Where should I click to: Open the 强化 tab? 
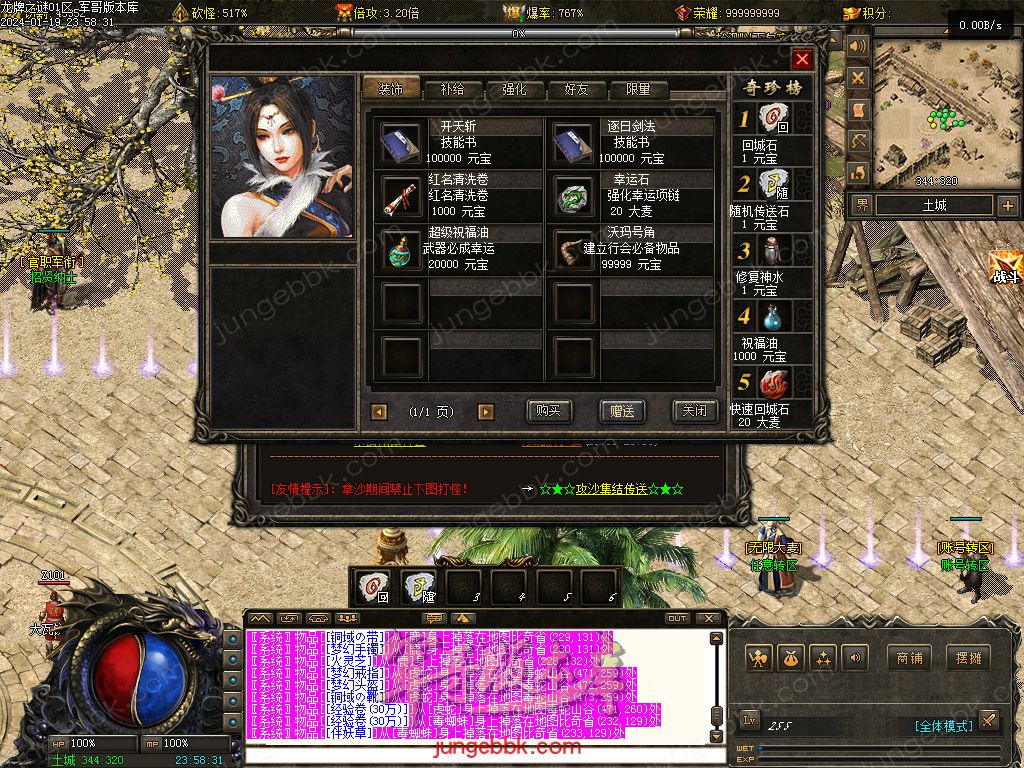coord(514,89)
